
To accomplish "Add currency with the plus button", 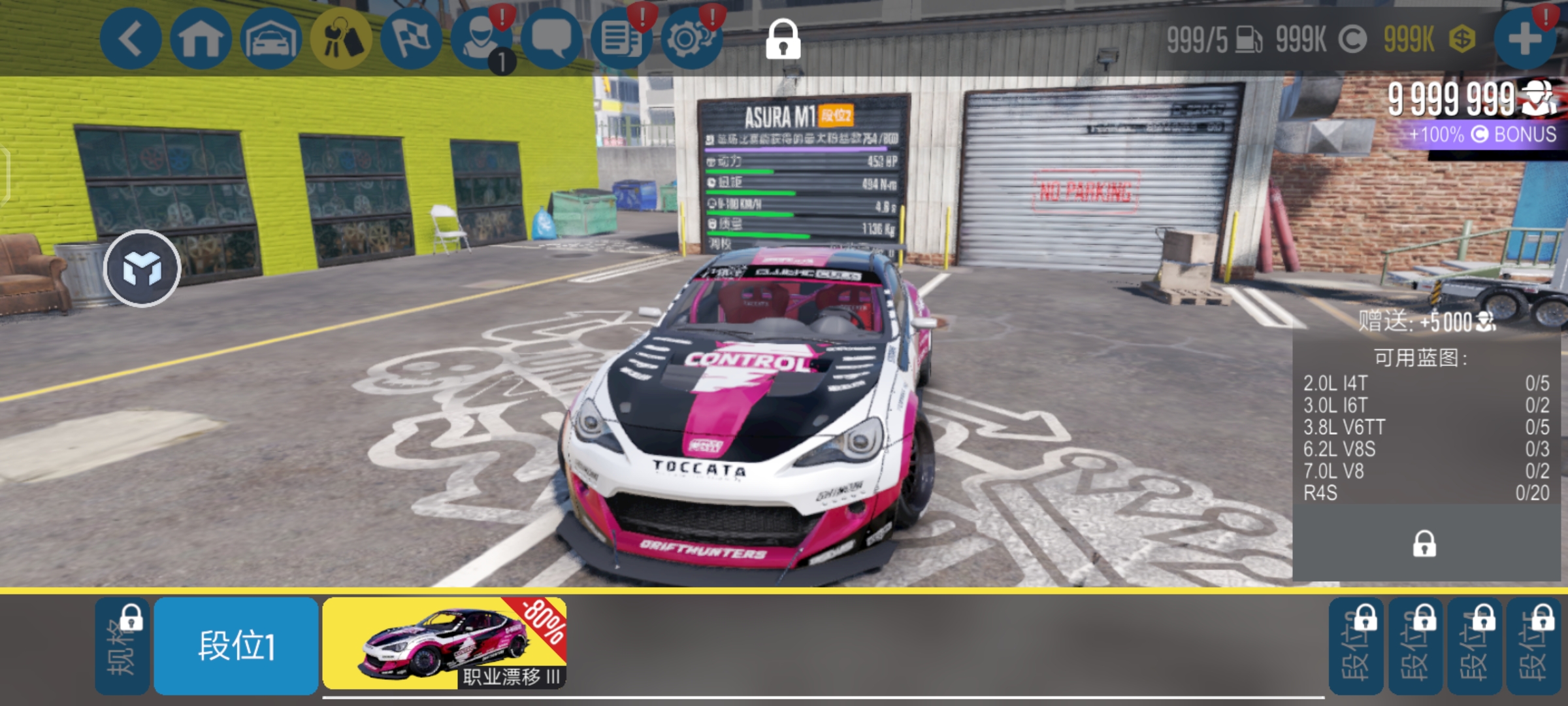I will [x=1525, y=39].
